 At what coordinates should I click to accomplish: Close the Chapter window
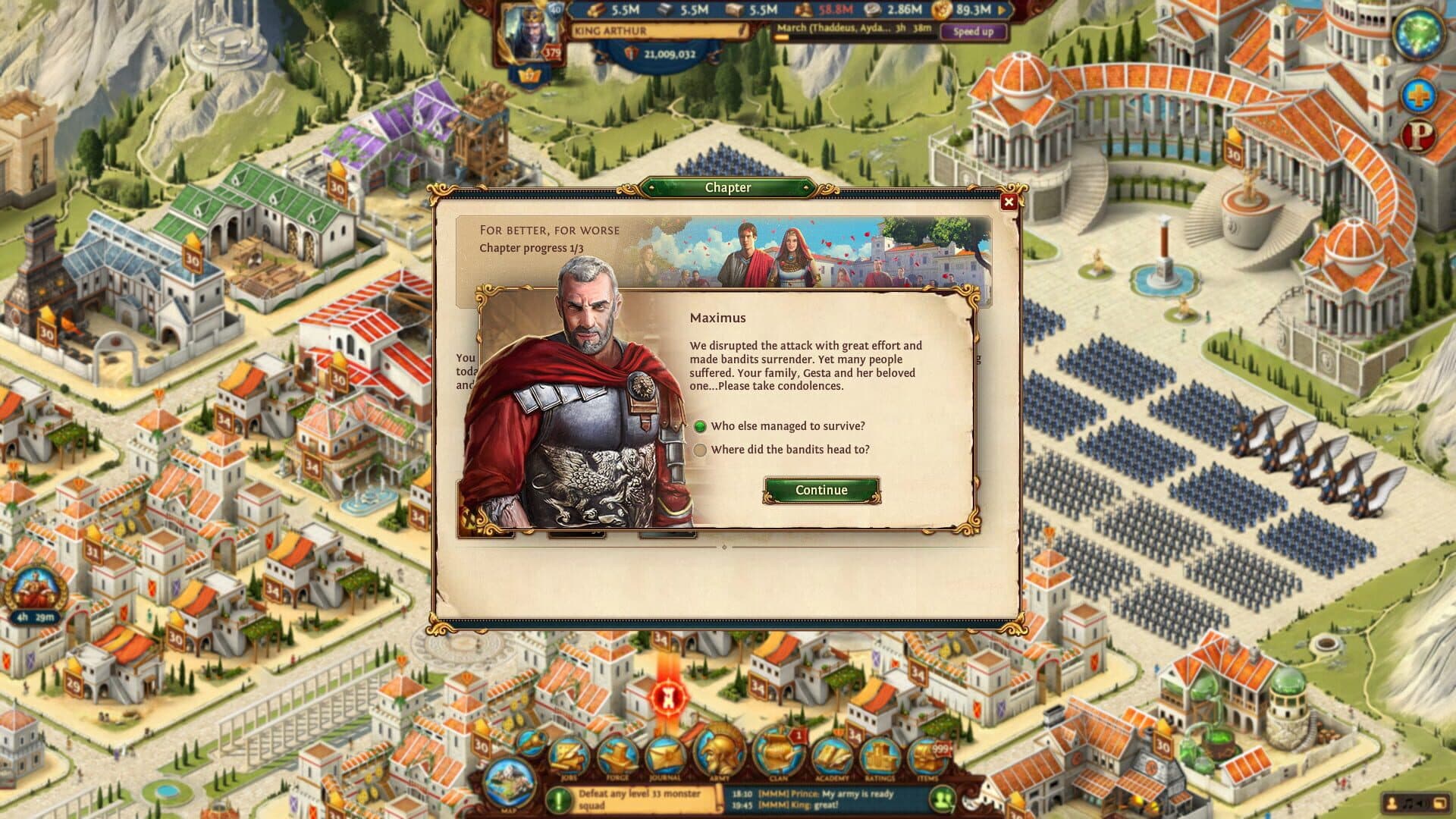1008,202
